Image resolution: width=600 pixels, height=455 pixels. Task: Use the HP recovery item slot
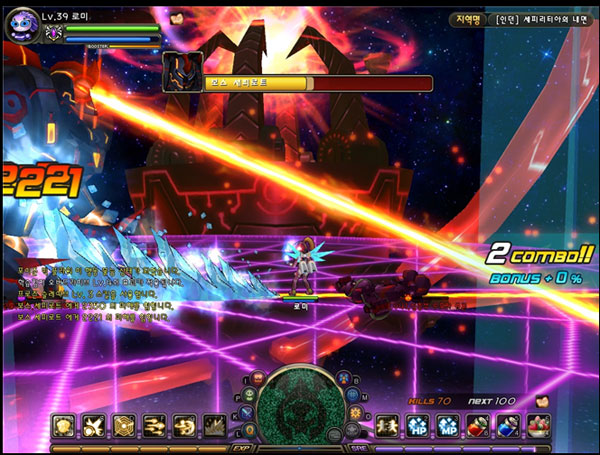click(x=418, y=425)
